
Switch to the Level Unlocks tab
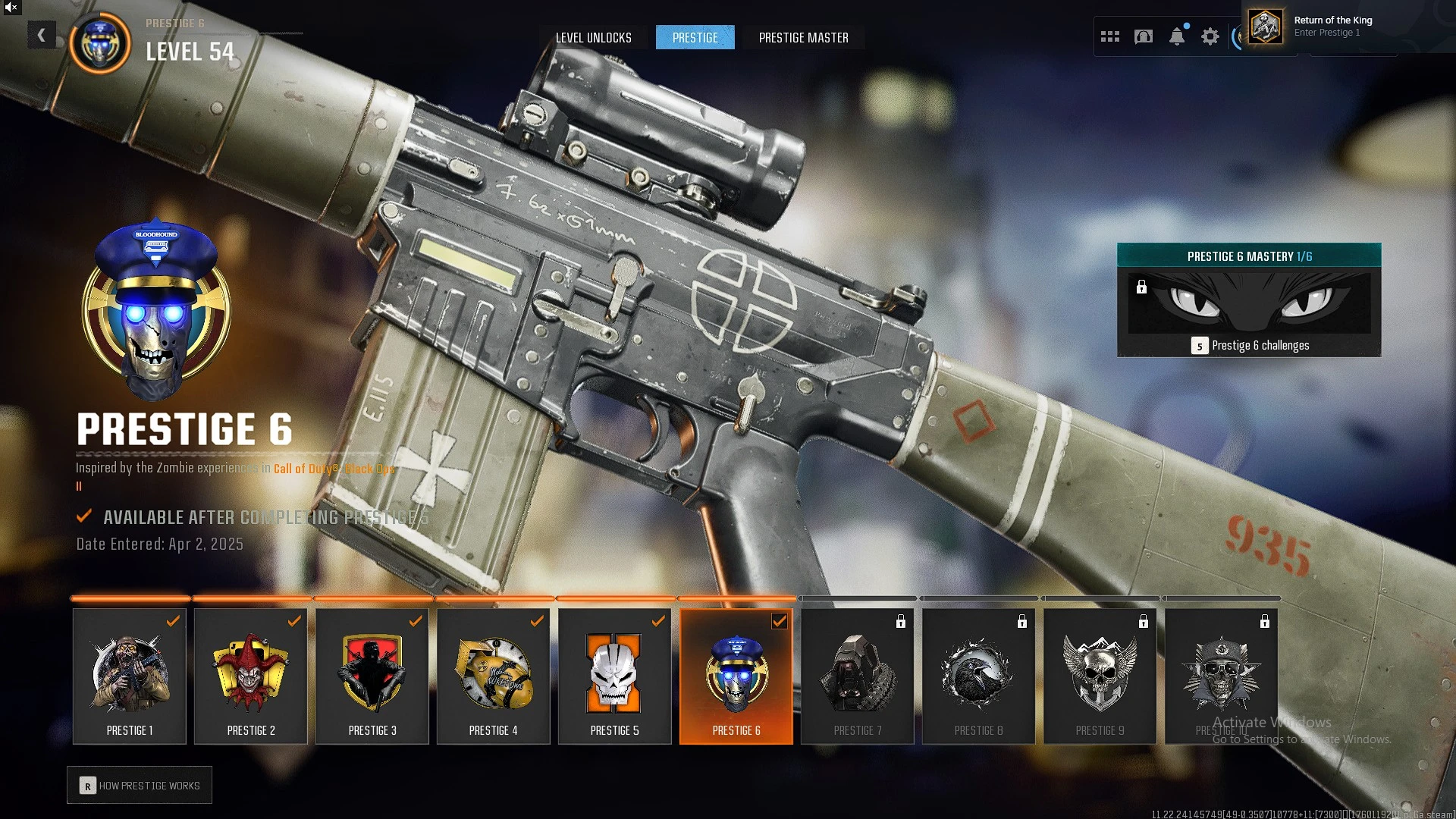pyautogui.click(x=593, y=38)
